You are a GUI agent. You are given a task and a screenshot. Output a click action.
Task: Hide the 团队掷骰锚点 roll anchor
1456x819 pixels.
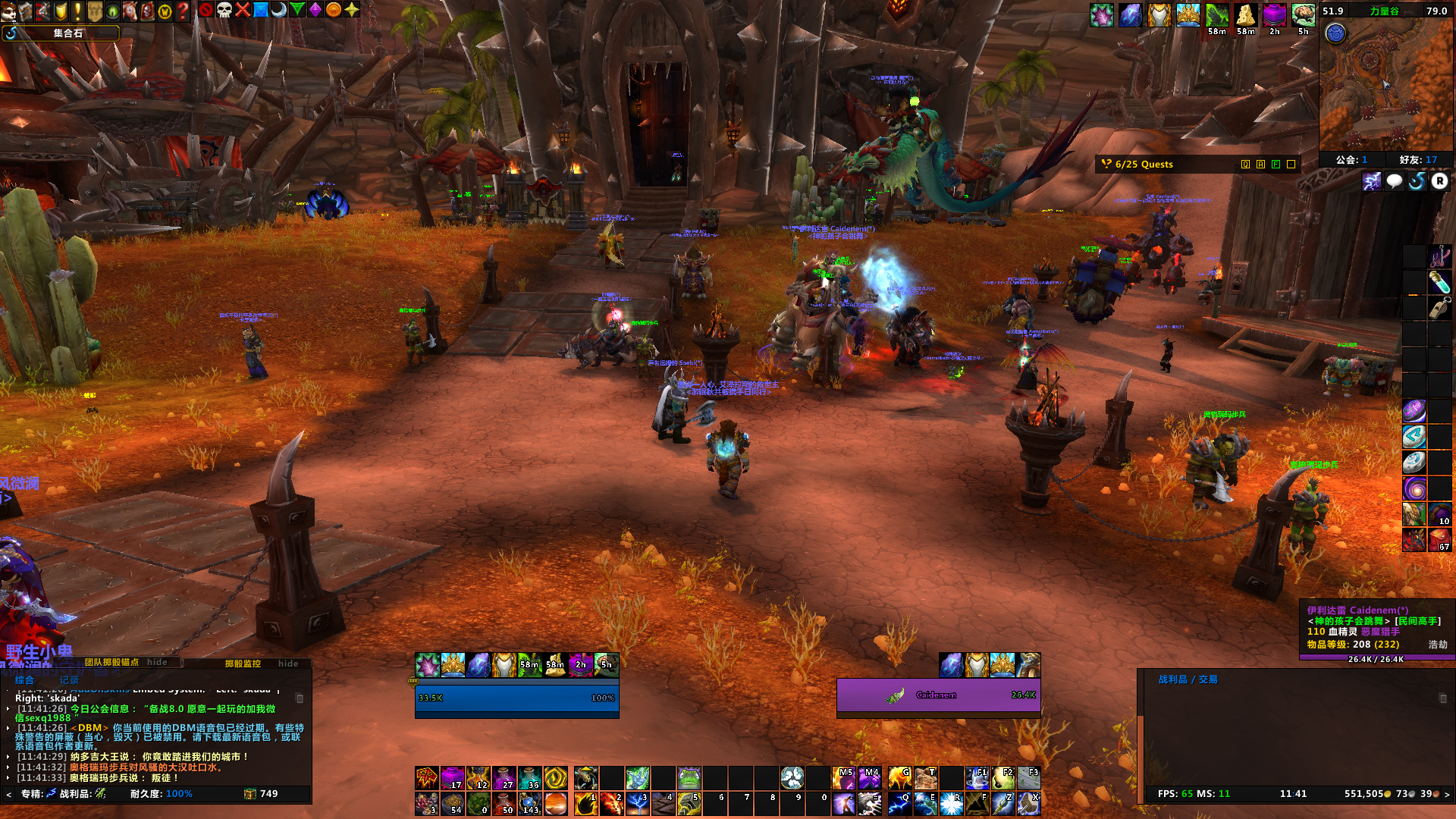coord(157,662)
